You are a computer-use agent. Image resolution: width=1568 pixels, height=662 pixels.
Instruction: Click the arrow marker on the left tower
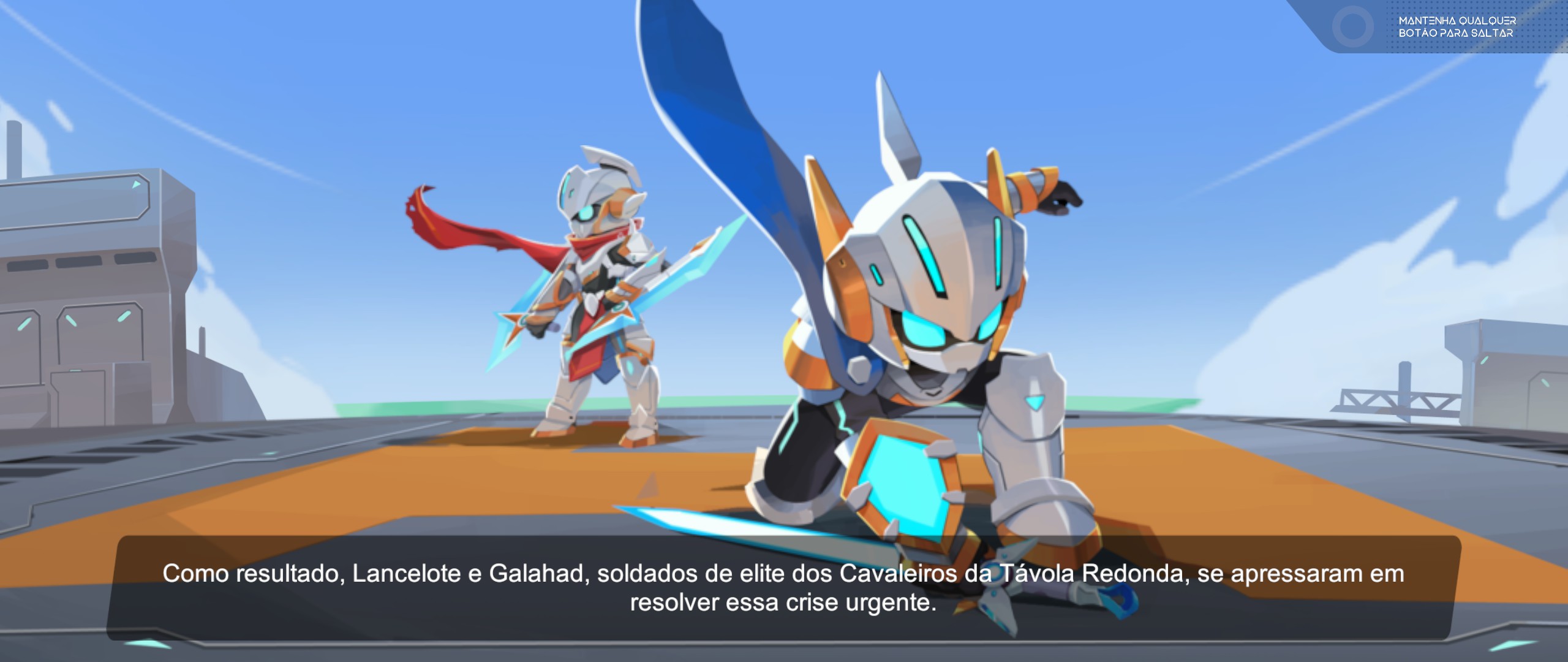pos(136,185)
